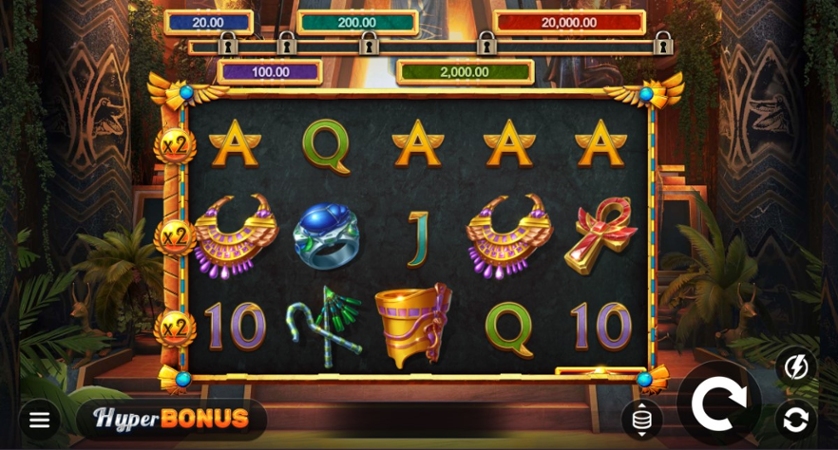The image size is (838, 450).
Task: Open the coin stack bet settings
Action: point(641,419)
